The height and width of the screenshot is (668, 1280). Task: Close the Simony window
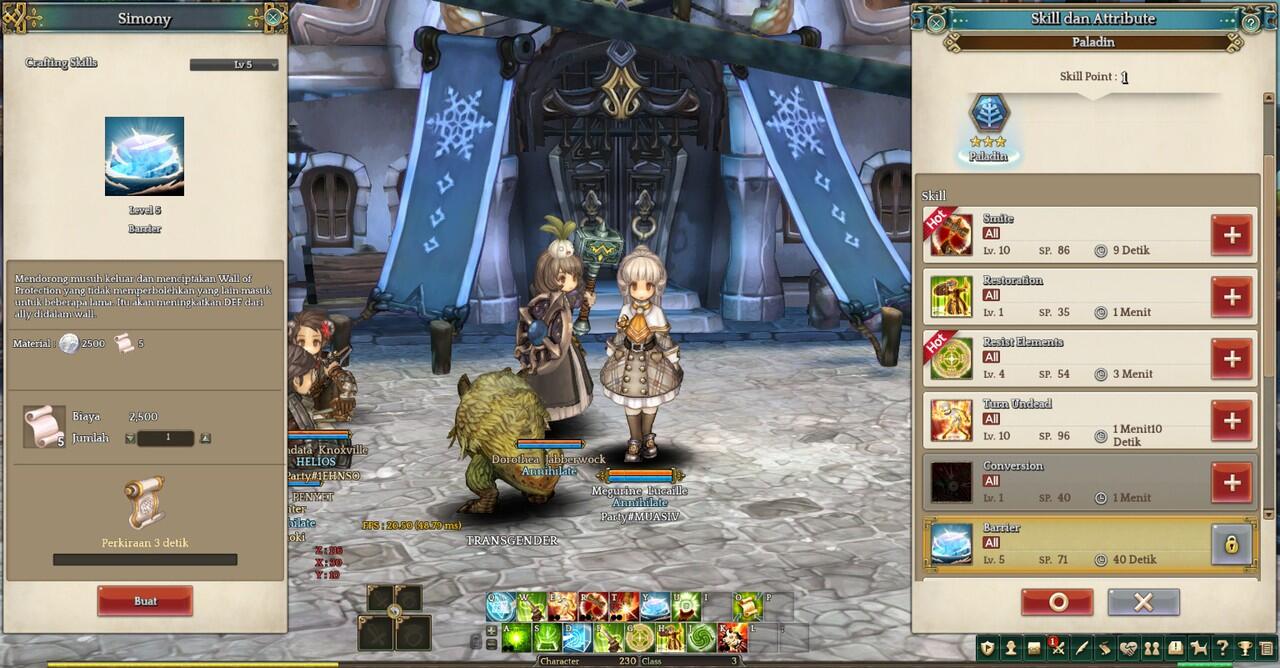pos(273,18)
